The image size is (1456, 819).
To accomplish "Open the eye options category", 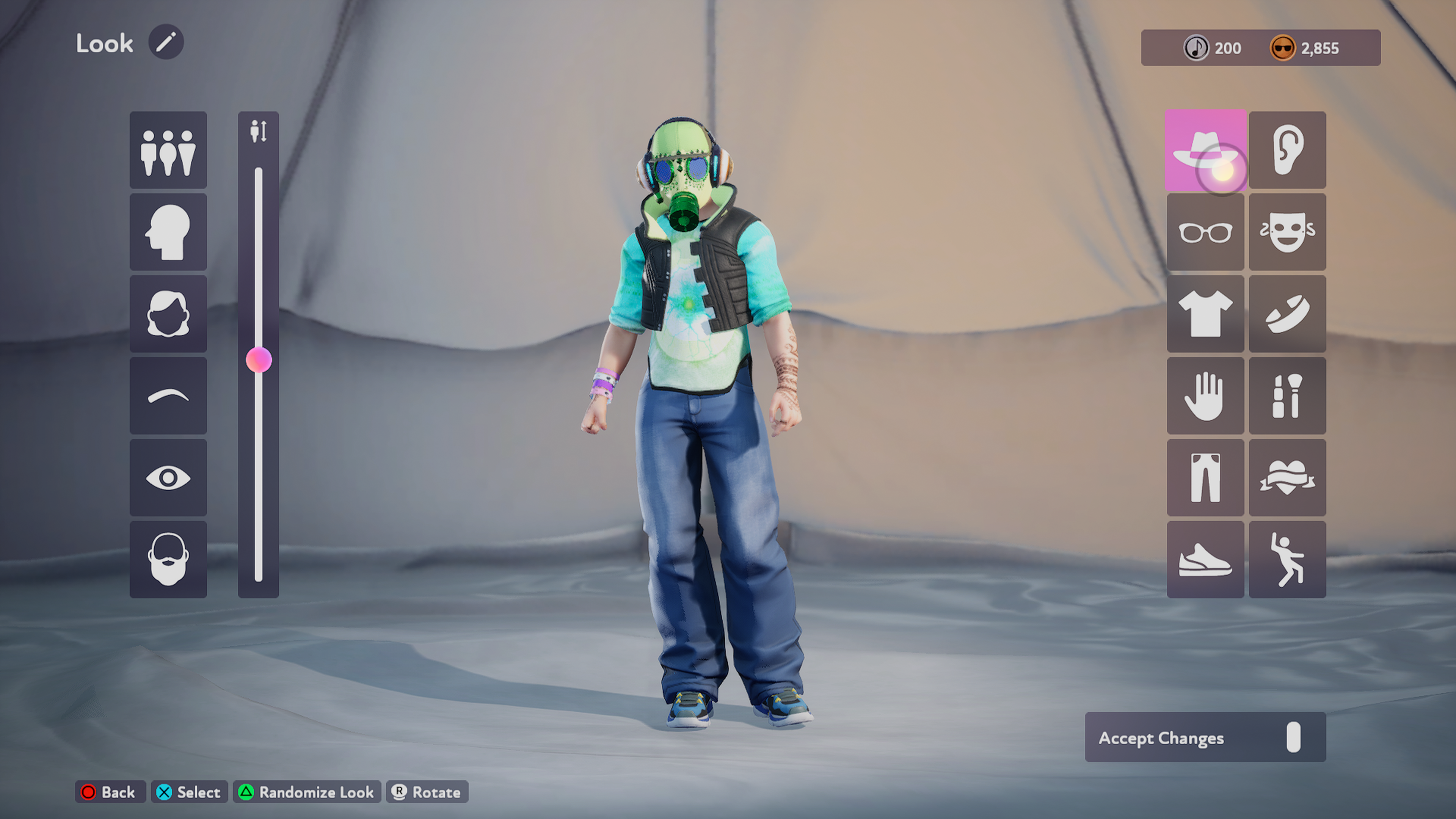I will 168,478.
